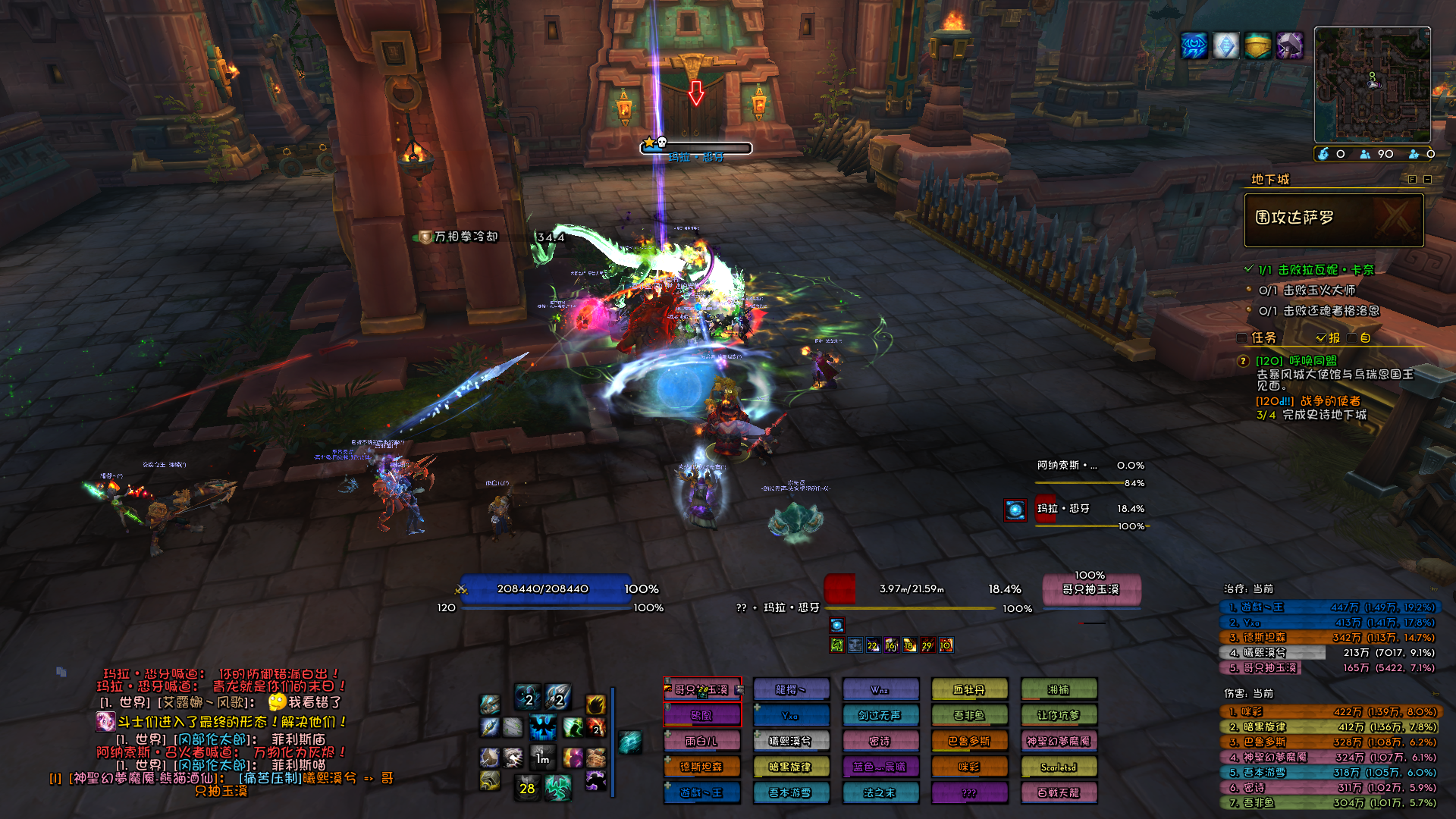The image size is (1456, 819).
Task: Activate the blue eagle ability icon
Action: click(543, 728)
